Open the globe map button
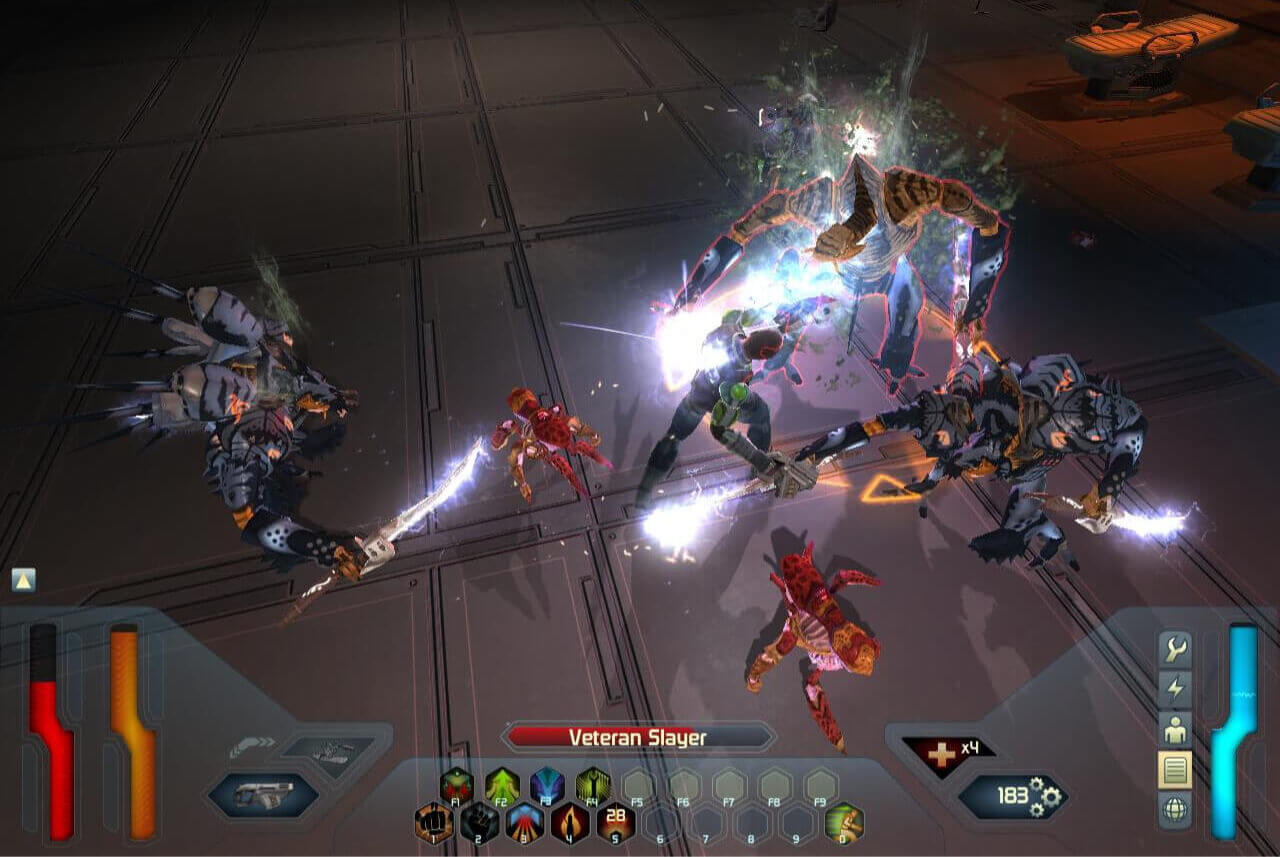The width and height of the screenshot is (1280, 857). (1175, 809)
